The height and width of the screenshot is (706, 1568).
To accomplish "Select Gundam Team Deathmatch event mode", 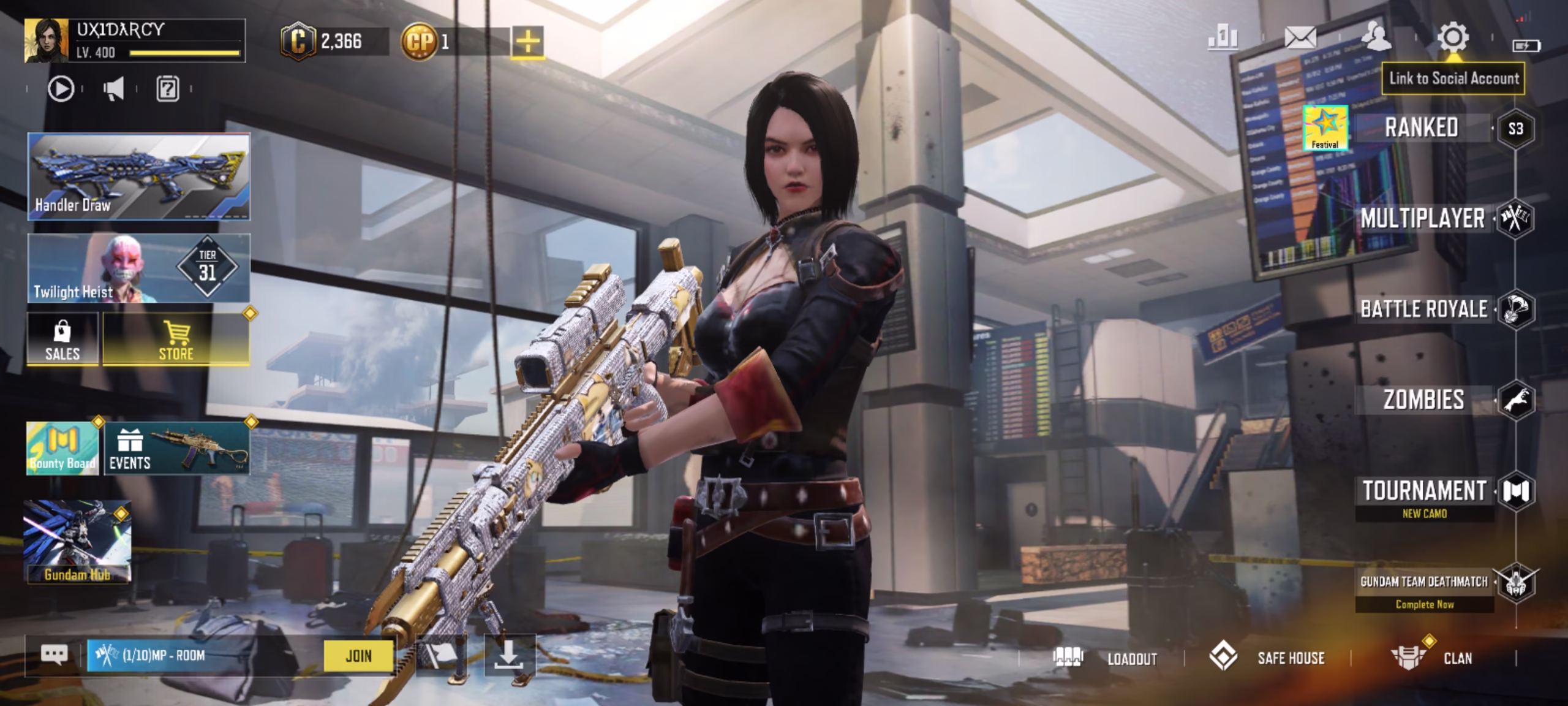I will pos(1424,582).
